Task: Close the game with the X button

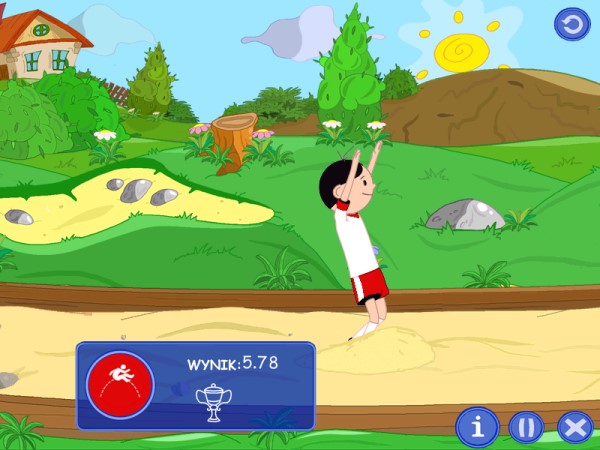Action: tap(575, 427)
